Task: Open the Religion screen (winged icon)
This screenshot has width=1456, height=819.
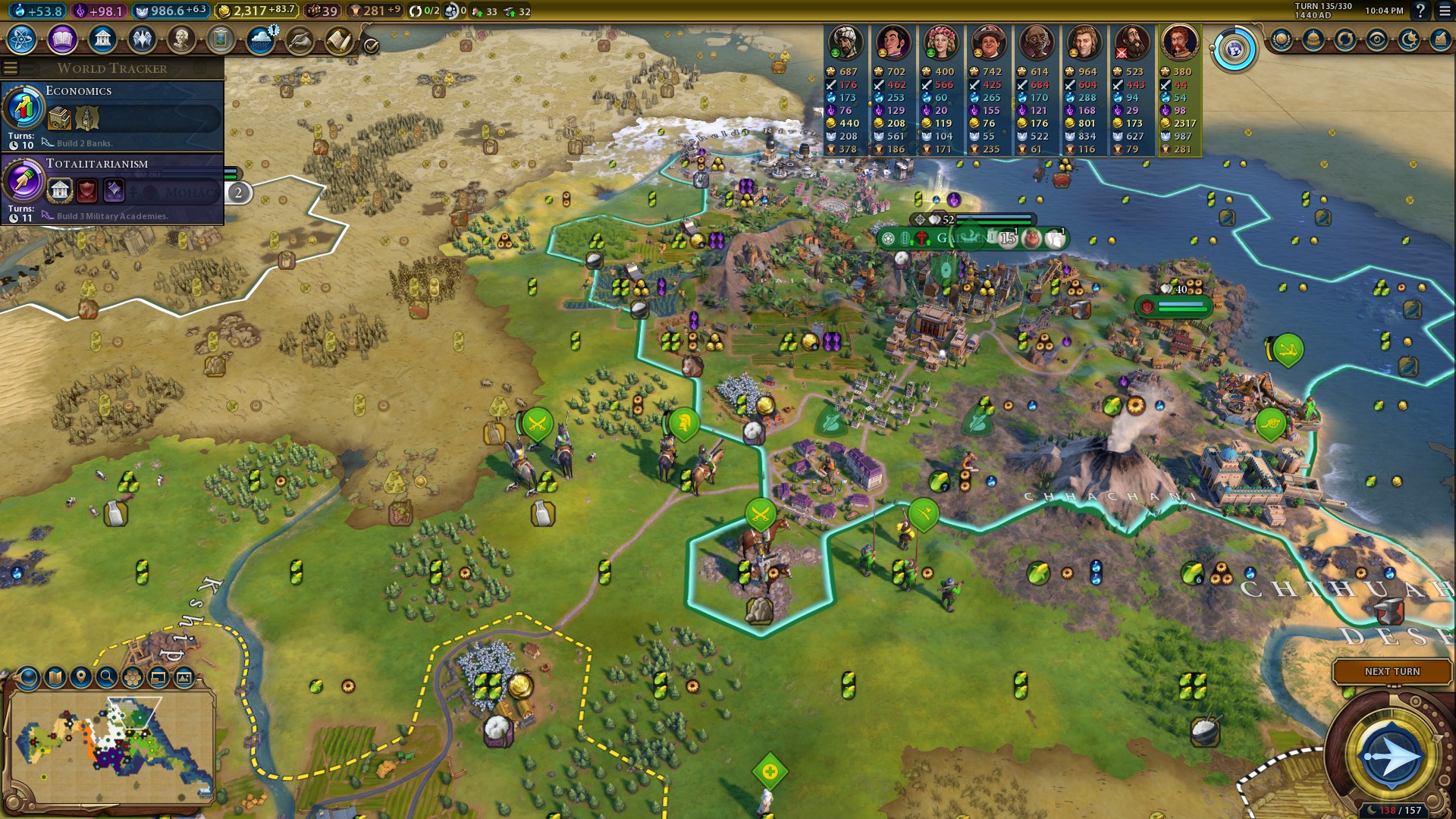Action: pyautogui.click(x=142, y=39)
